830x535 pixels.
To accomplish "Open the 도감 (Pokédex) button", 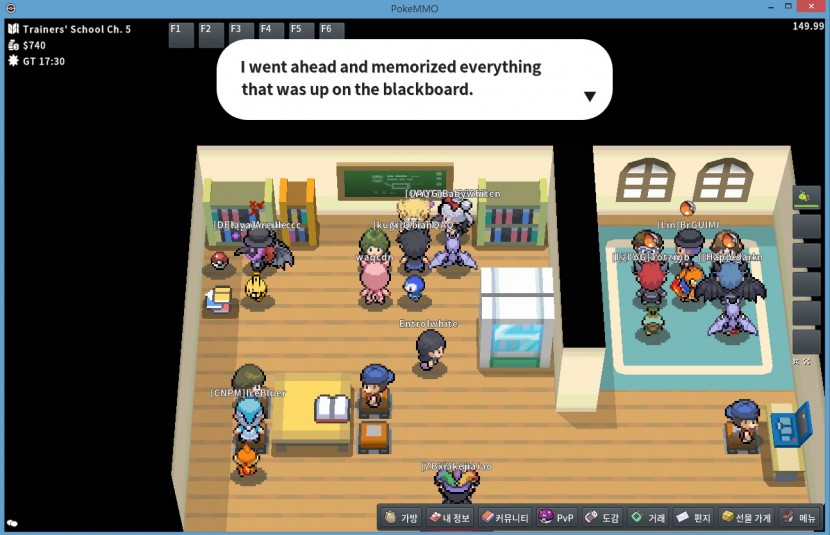I will pyautogui.click(x=602, y=518).
